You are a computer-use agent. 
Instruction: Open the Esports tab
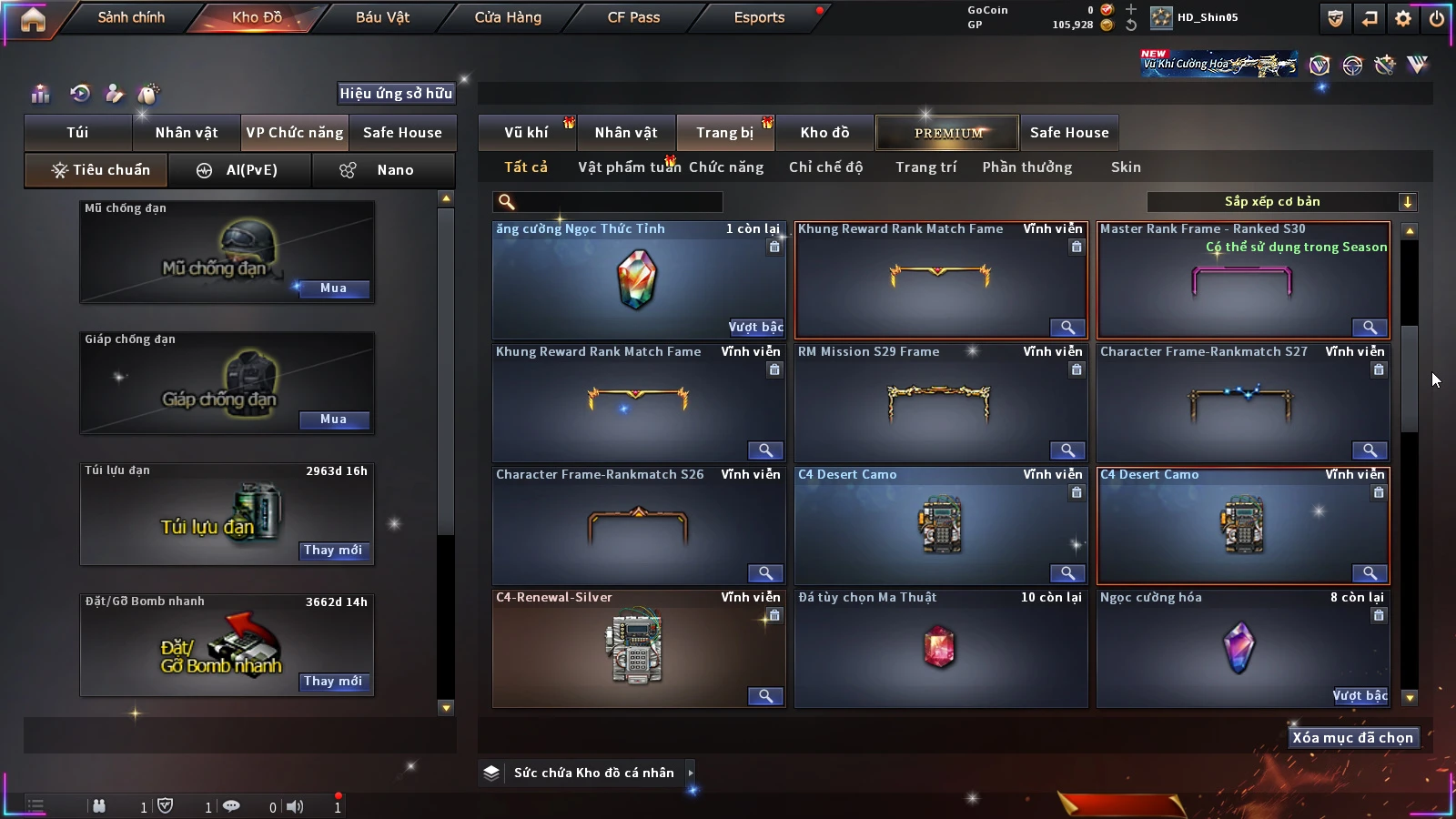[759, 17]
